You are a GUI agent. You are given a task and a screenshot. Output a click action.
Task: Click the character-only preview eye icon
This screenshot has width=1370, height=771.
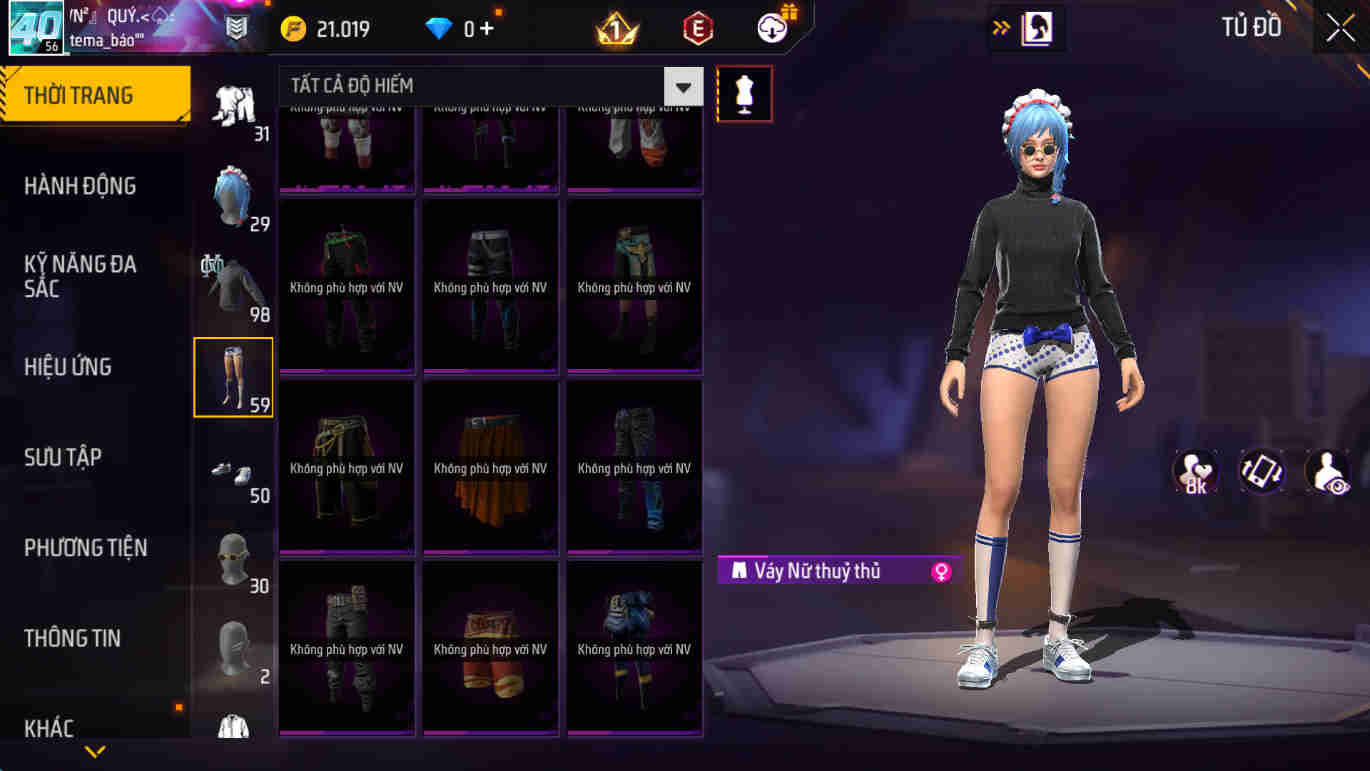(x=1327, y=470)
